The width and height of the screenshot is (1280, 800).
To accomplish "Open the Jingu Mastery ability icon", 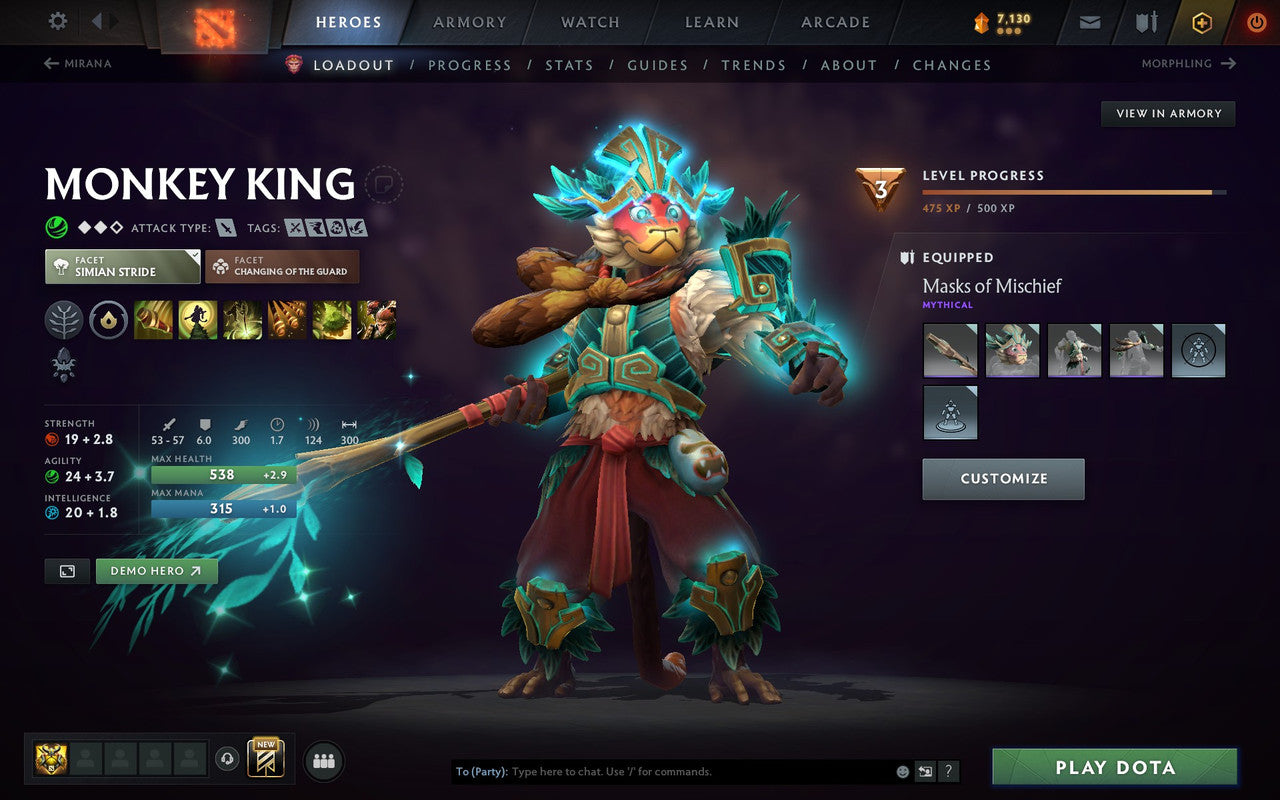I will click(x=285, y=320).
